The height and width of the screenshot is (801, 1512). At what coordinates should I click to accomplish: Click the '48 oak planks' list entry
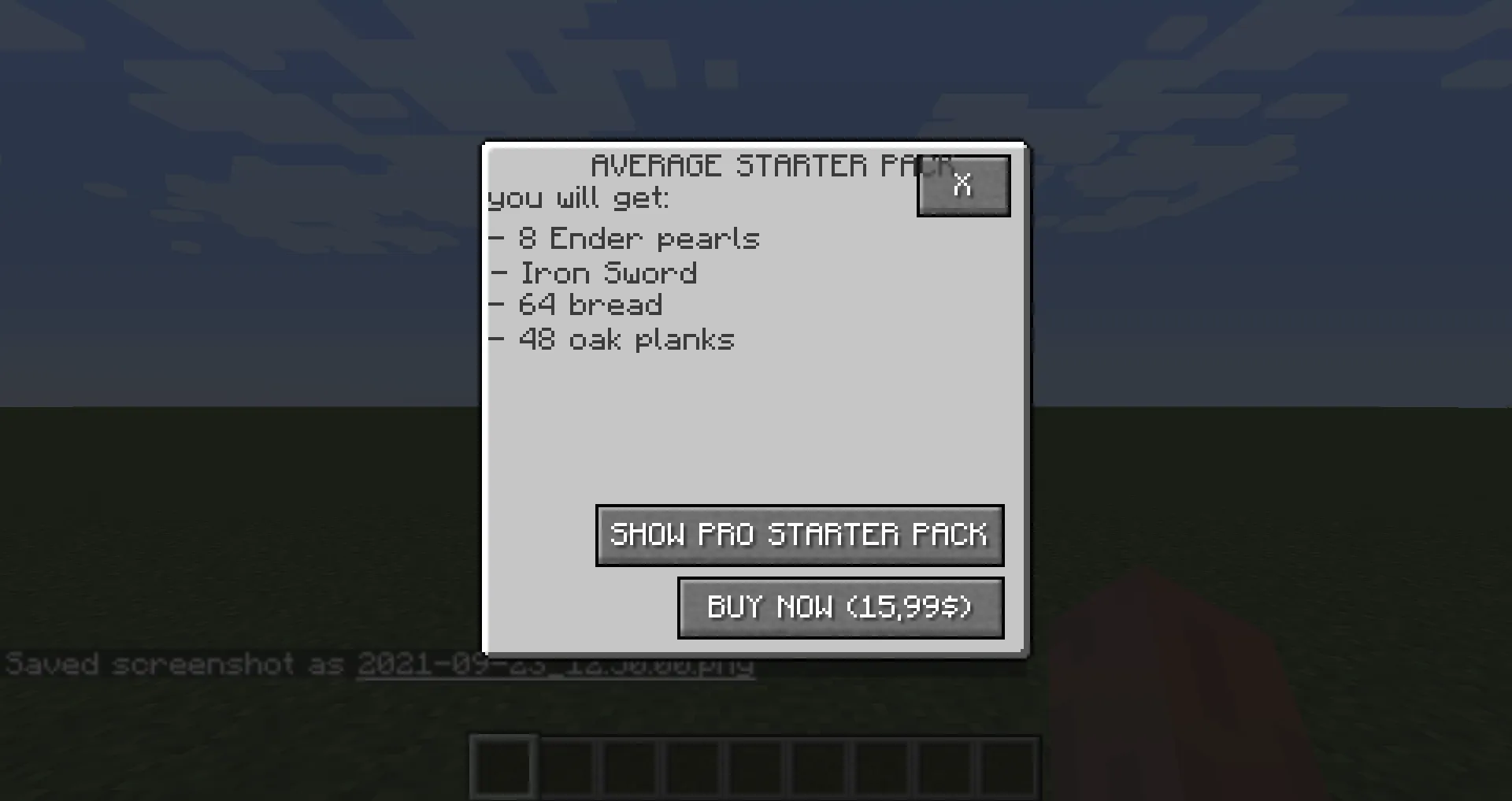(612, 339)
